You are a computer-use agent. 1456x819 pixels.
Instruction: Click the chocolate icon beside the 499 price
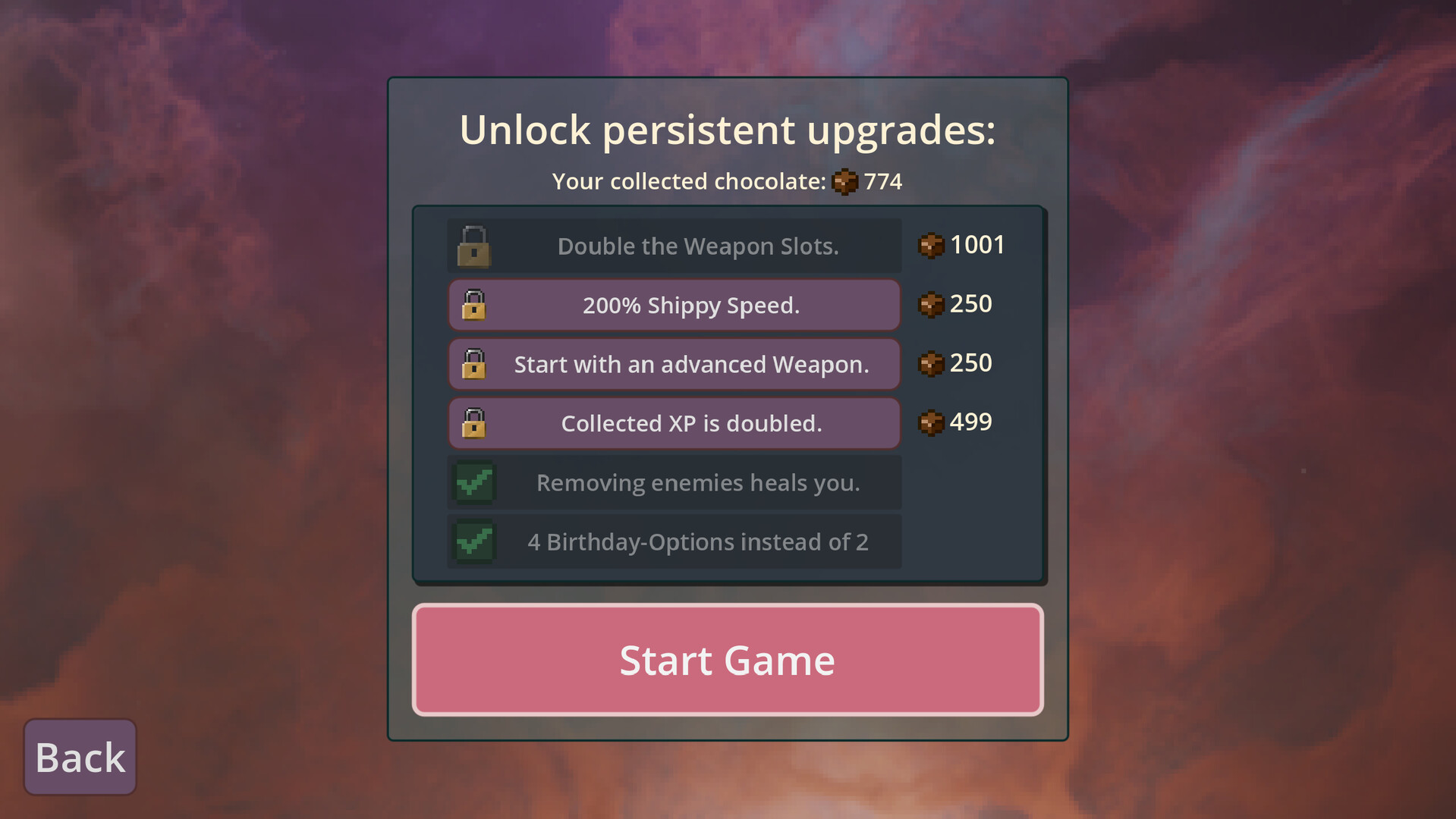pos(931,422)
